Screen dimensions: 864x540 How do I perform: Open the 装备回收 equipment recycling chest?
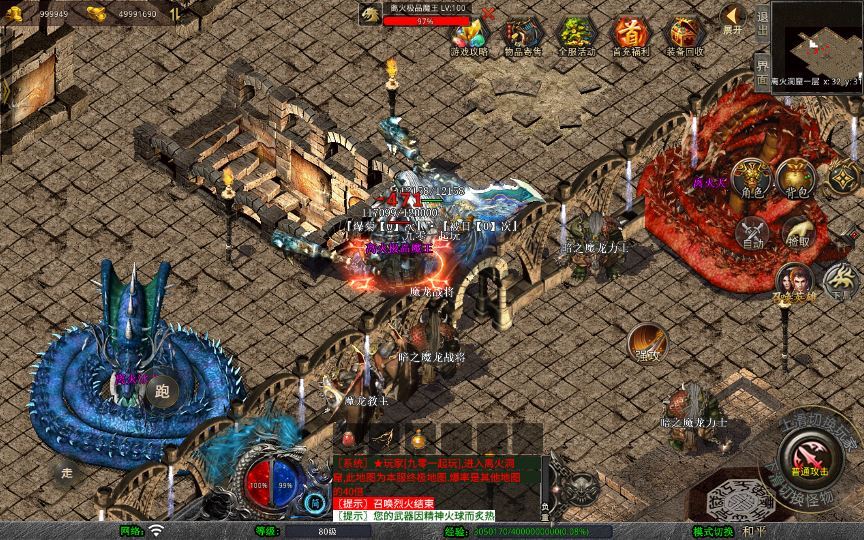click(684, 34)
